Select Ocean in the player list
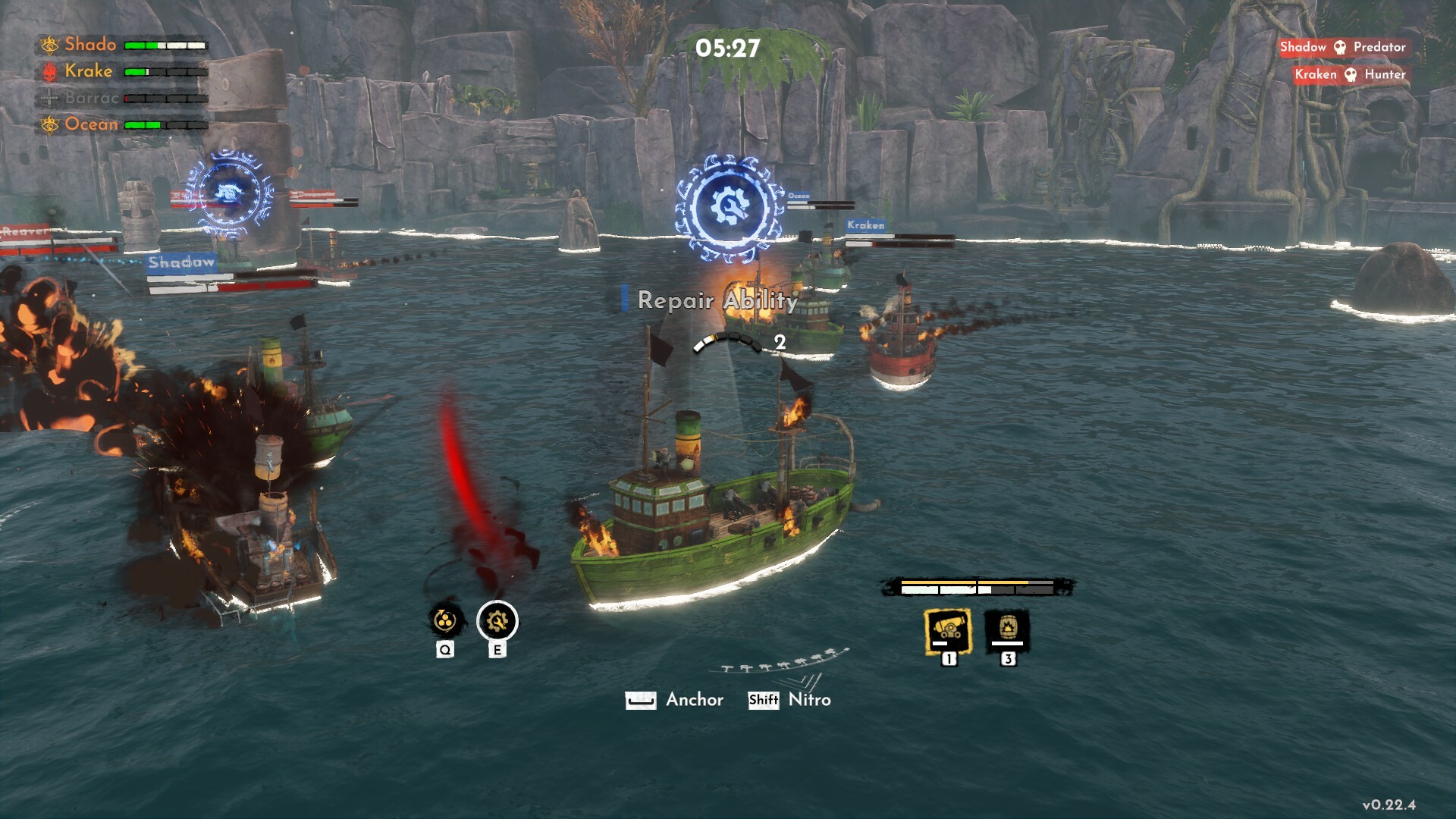 (x=91, y=124)
